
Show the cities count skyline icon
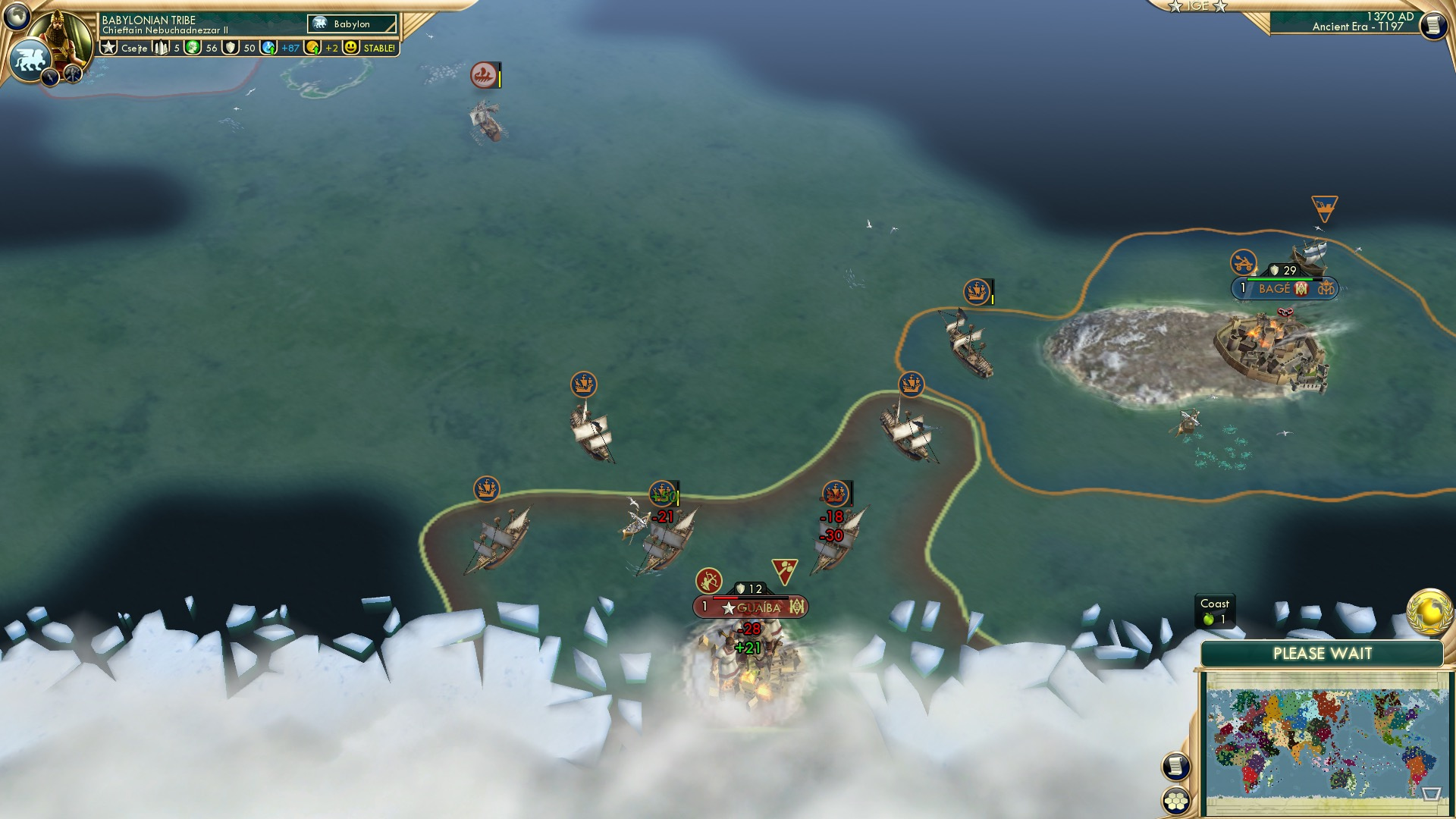[161, 48]
